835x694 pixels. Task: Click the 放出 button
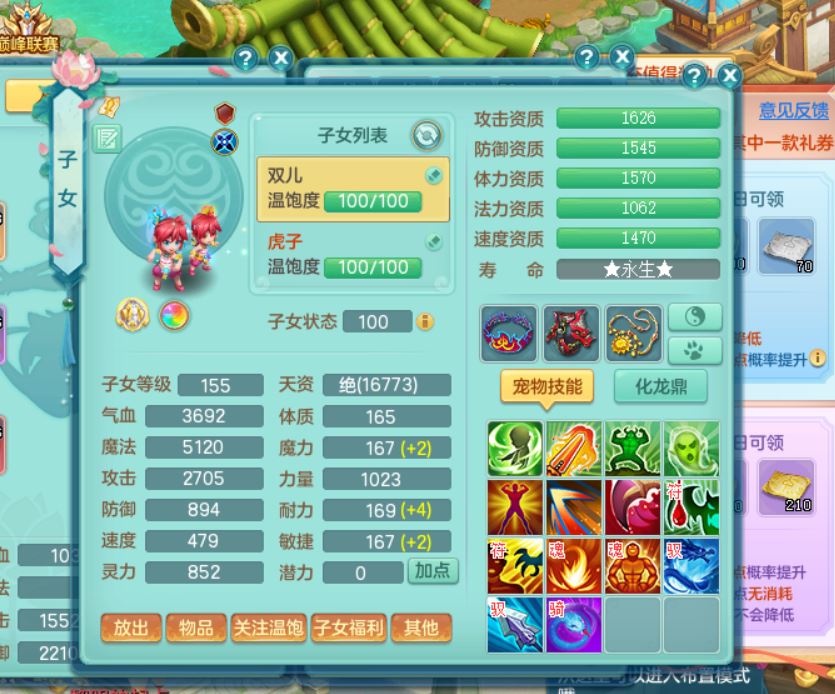click(x=131, y=628)
